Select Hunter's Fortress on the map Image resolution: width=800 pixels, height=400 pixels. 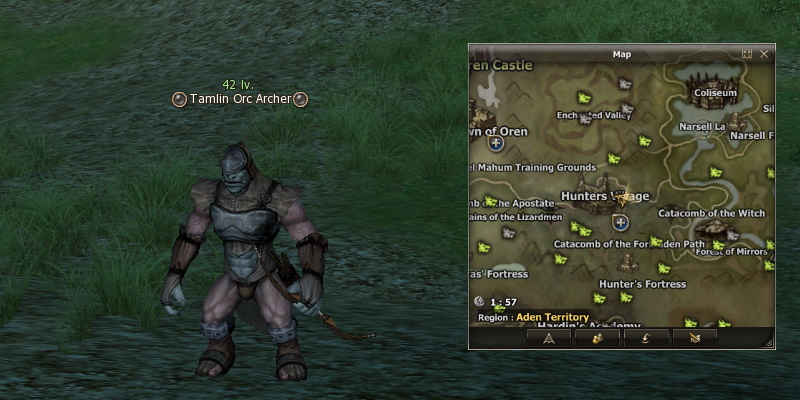pos(642,284)
